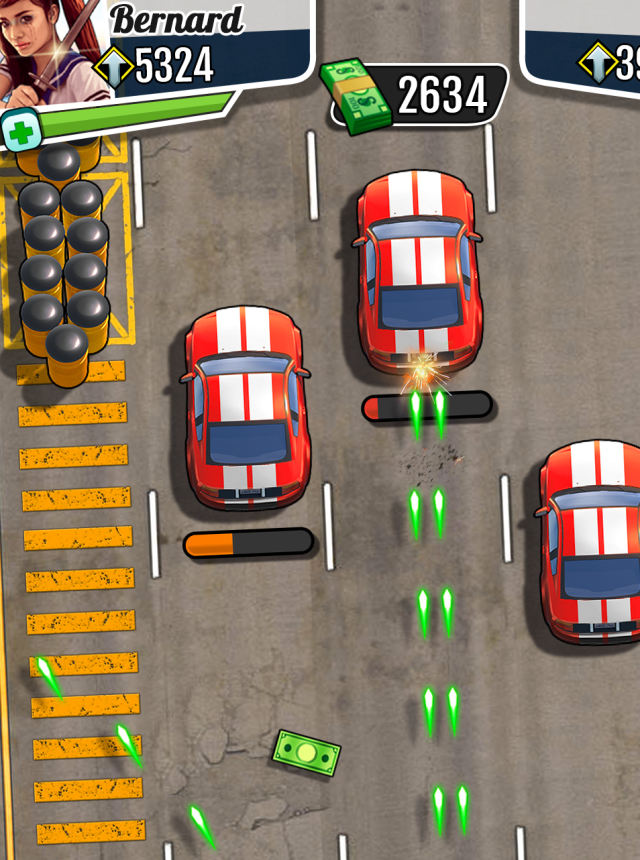Viewport: 640px width, 860px height.
Task: Click the green plus health icon
Action: tap(19, 131)
